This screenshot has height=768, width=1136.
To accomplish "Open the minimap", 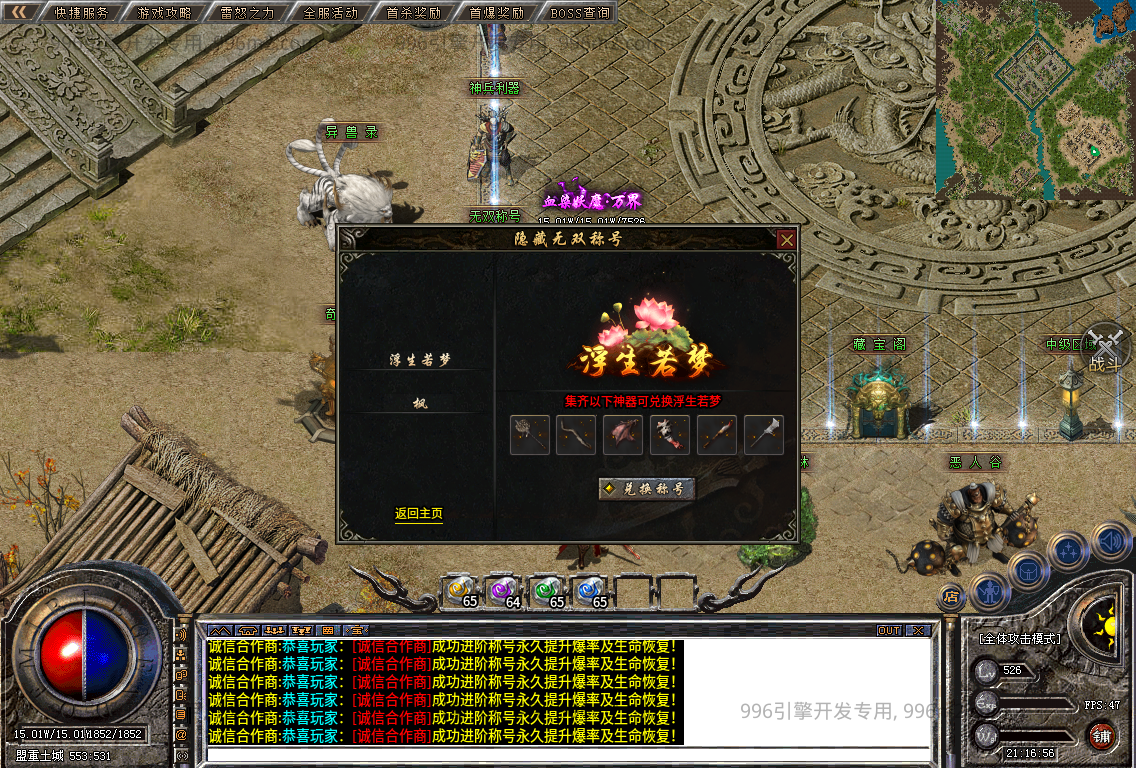I will (x=1034, y=98).
